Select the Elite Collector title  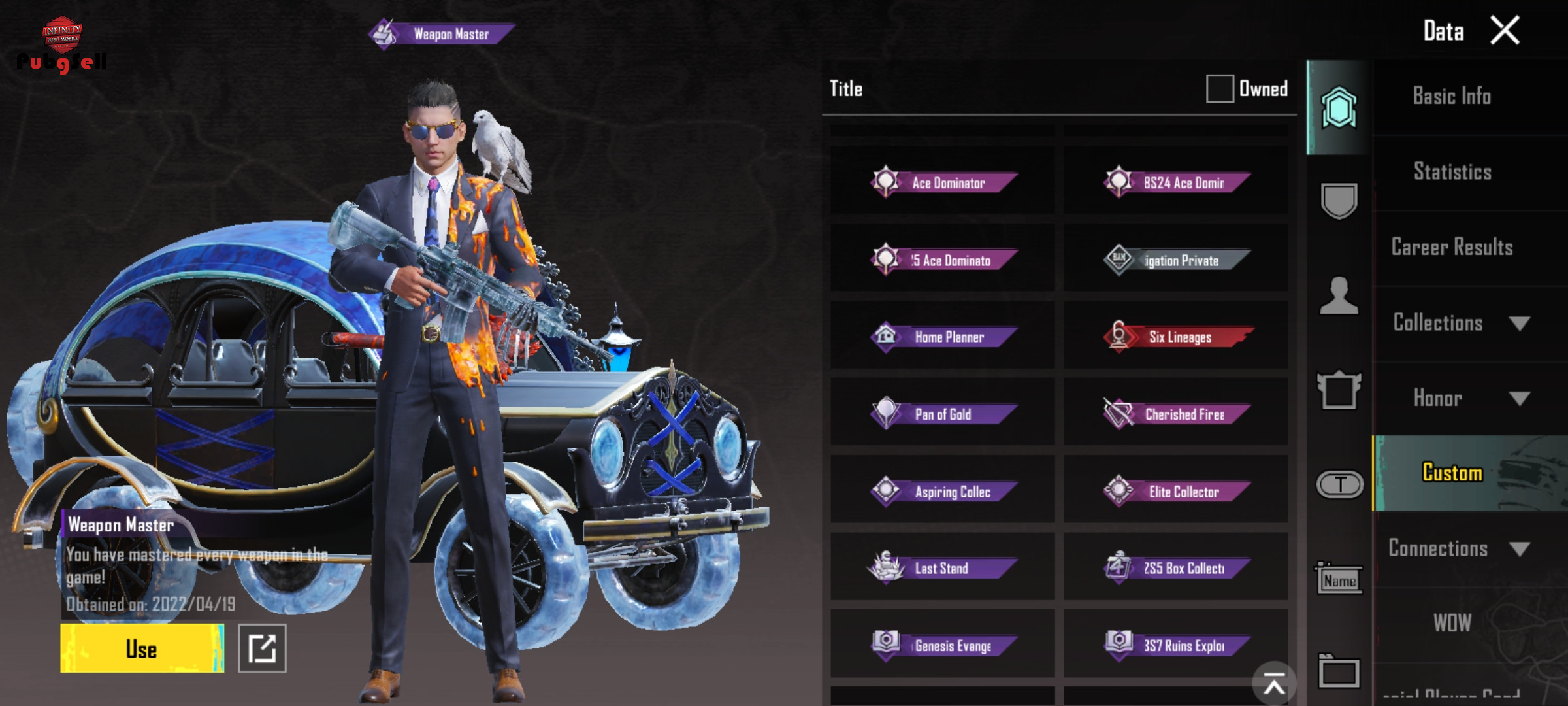tap(1176, 491)
